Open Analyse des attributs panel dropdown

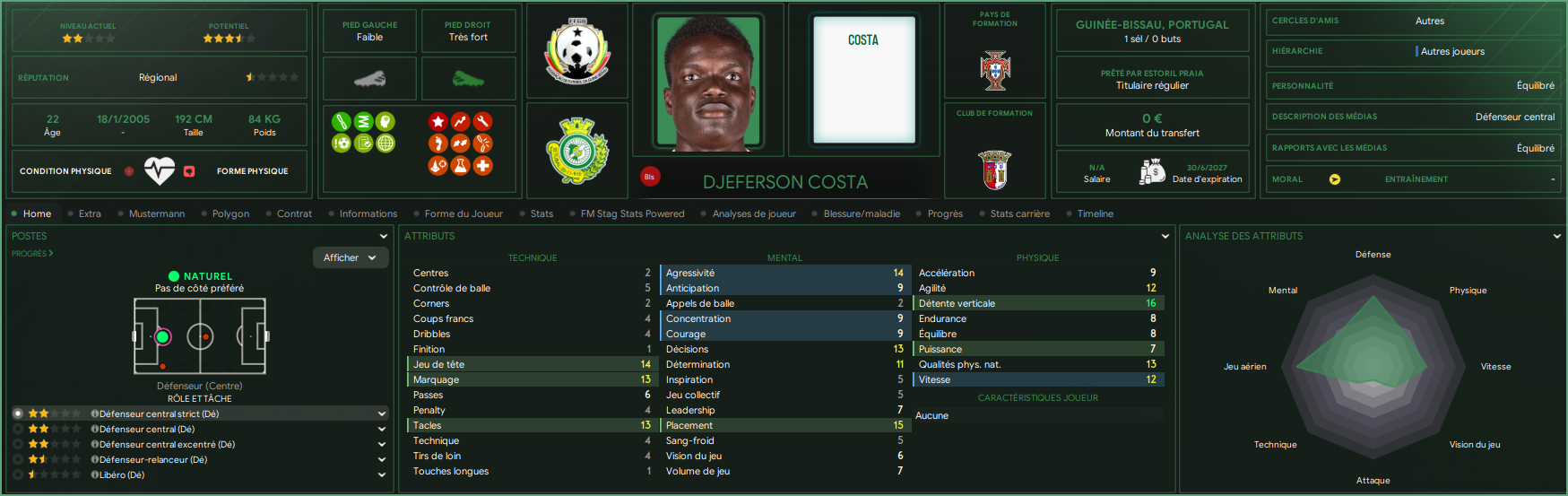point(1556,236)
